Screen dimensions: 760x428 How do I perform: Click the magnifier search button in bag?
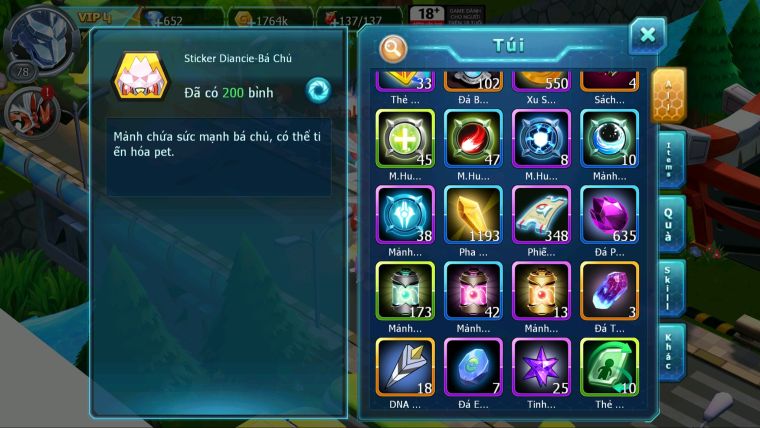point(393,46)
